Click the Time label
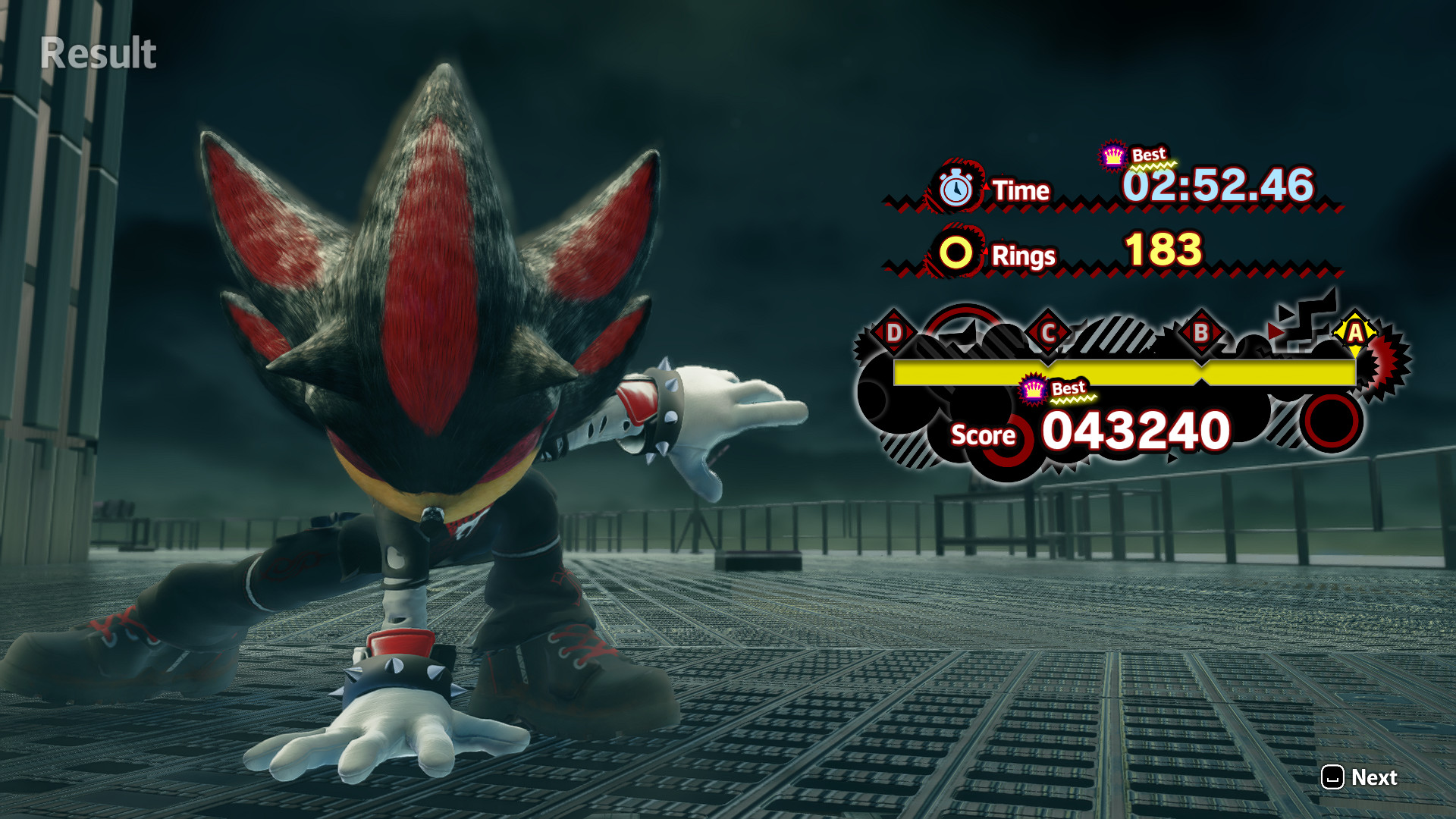The height and width of the screenshot is (819, 1456). click(x=1020, y=191)
